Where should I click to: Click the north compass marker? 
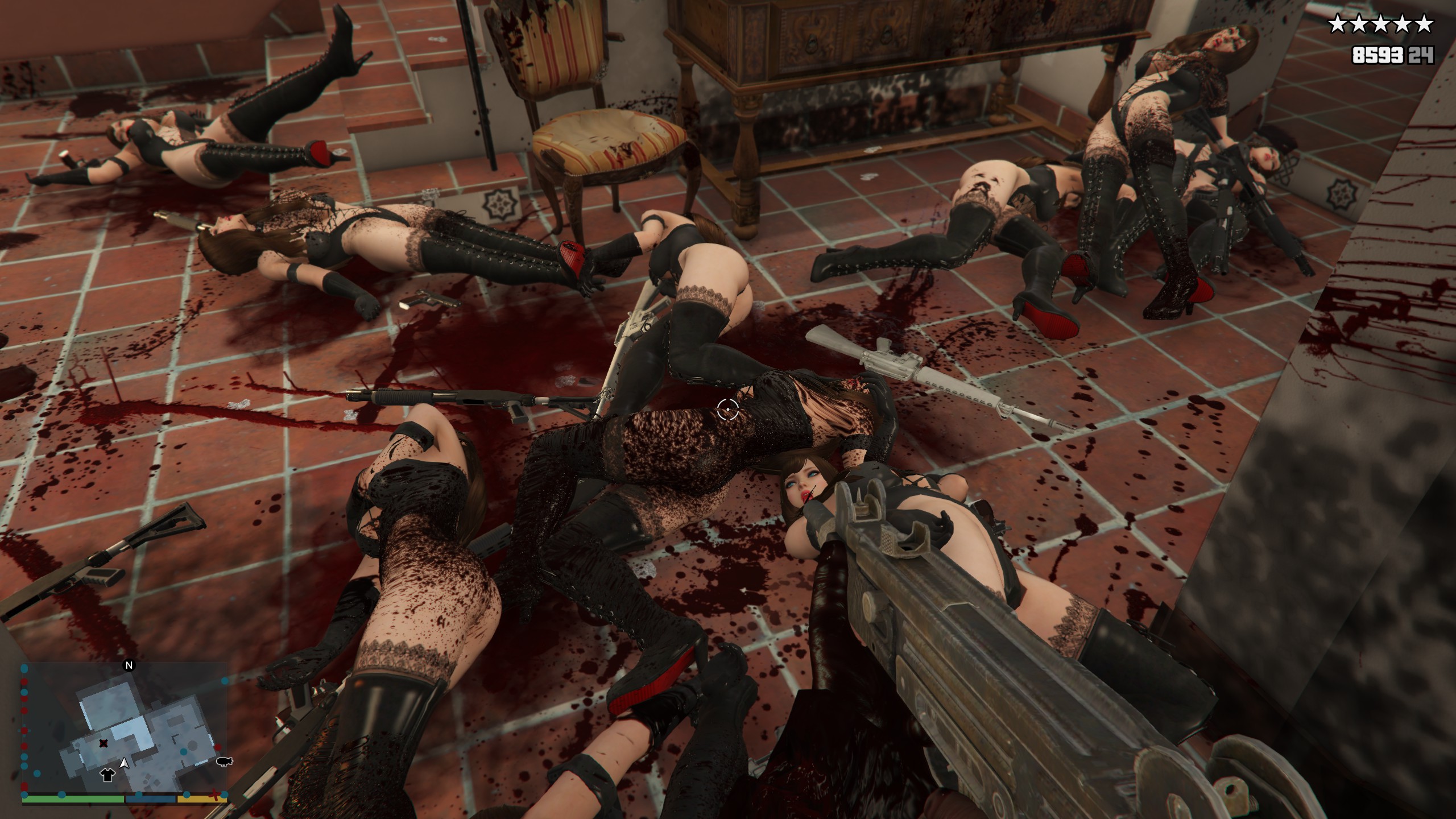point(129,665)
